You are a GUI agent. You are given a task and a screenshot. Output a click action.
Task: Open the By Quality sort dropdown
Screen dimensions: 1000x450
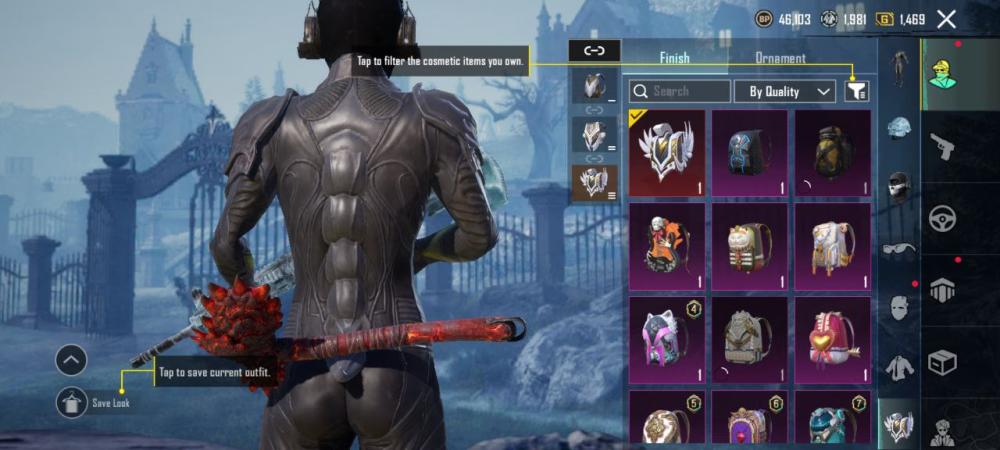coord(784,91)
